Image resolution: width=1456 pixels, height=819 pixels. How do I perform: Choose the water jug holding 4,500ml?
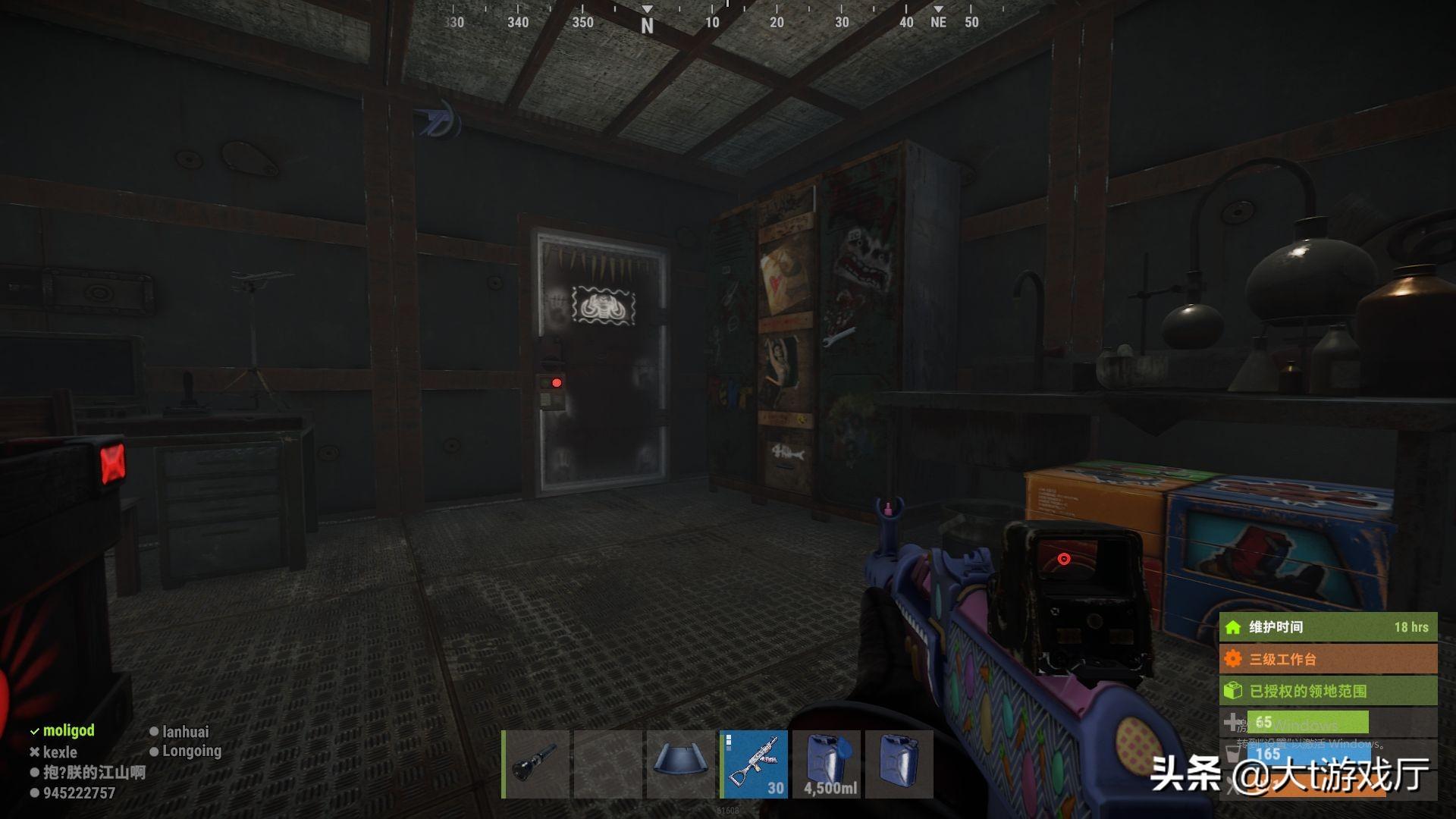click(827, 764)
